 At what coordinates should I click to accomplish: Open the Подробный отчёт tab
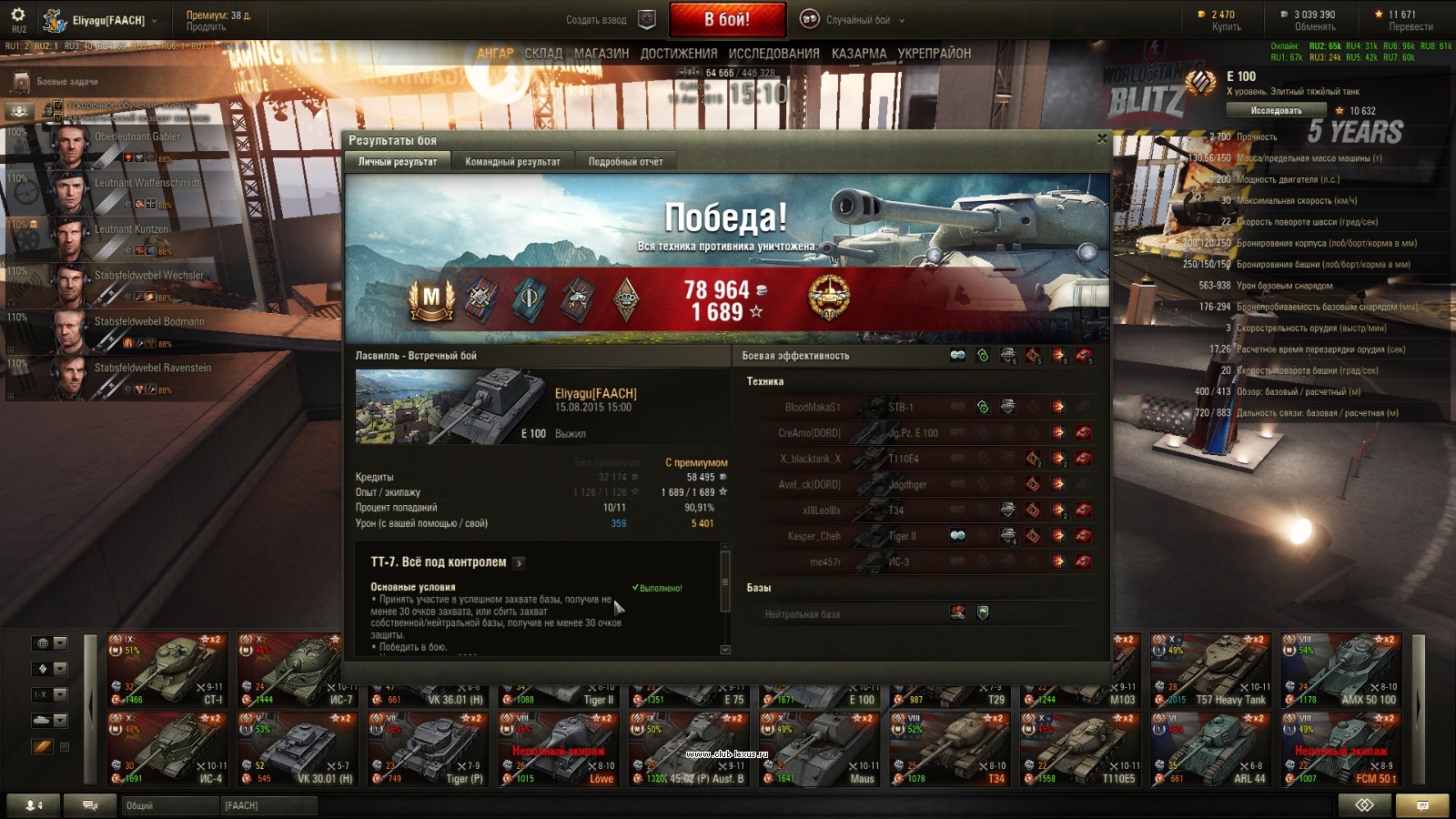[x=625, y=162]
